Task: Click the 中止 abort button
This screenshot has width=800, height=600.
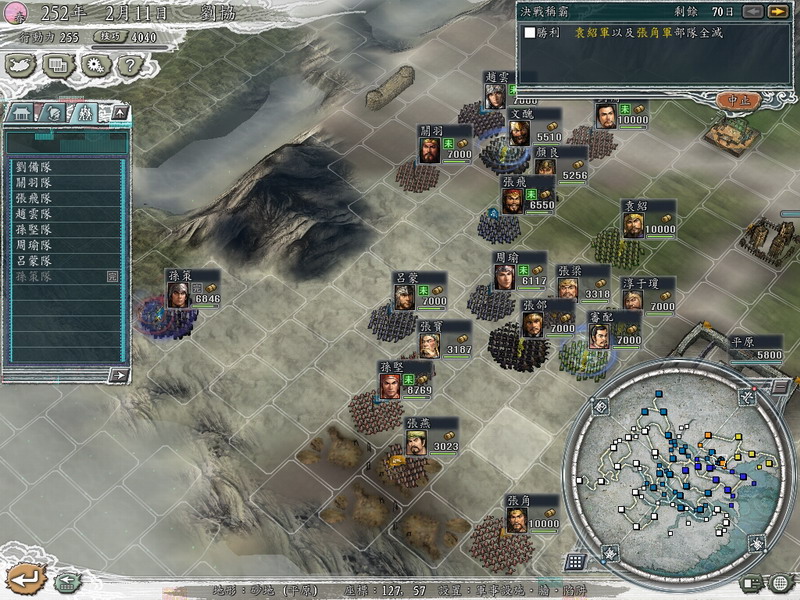Action: [x=740, y=100]
